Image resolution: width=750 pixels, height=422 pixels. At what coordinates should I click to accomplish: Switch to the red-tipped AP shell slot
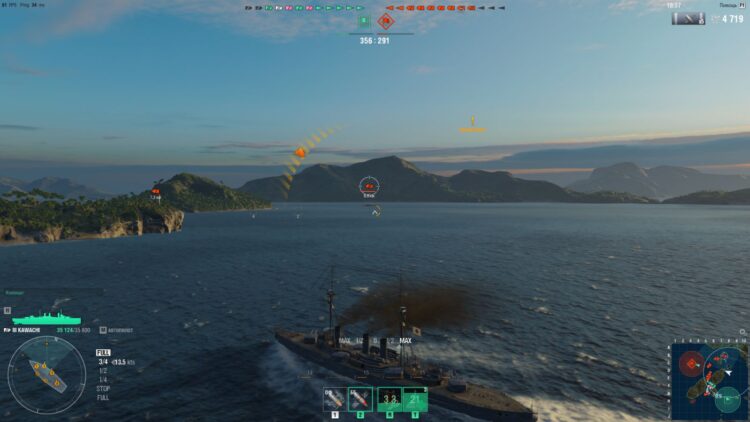360,399
